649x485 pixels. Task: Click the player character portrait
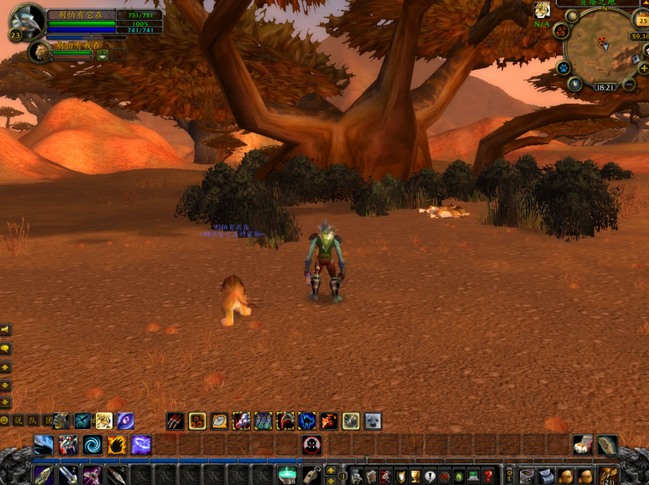[x=27, y=21]
